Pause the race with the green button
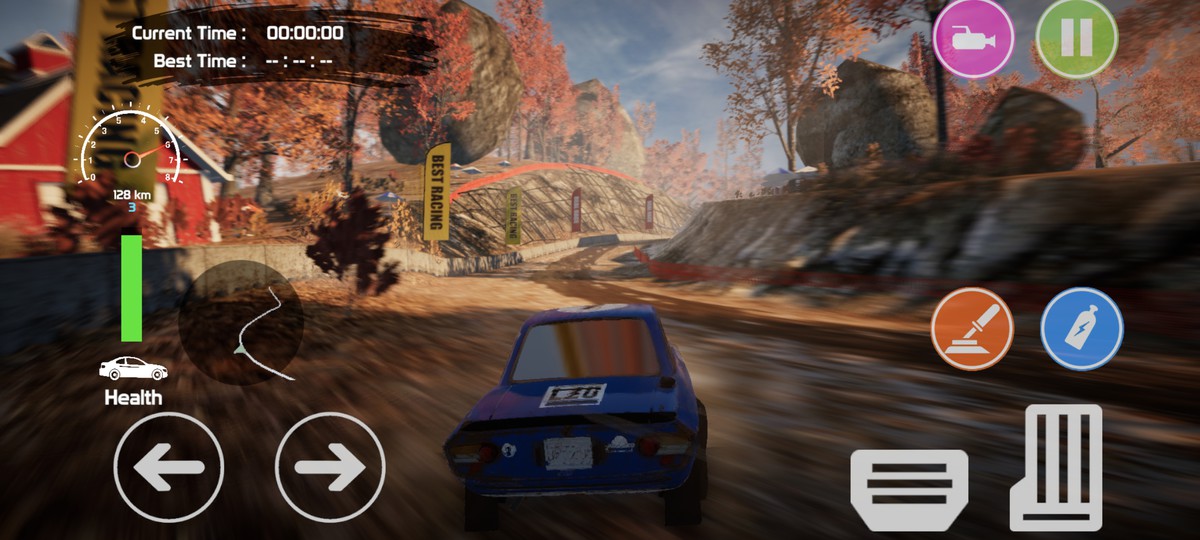 1076,38
